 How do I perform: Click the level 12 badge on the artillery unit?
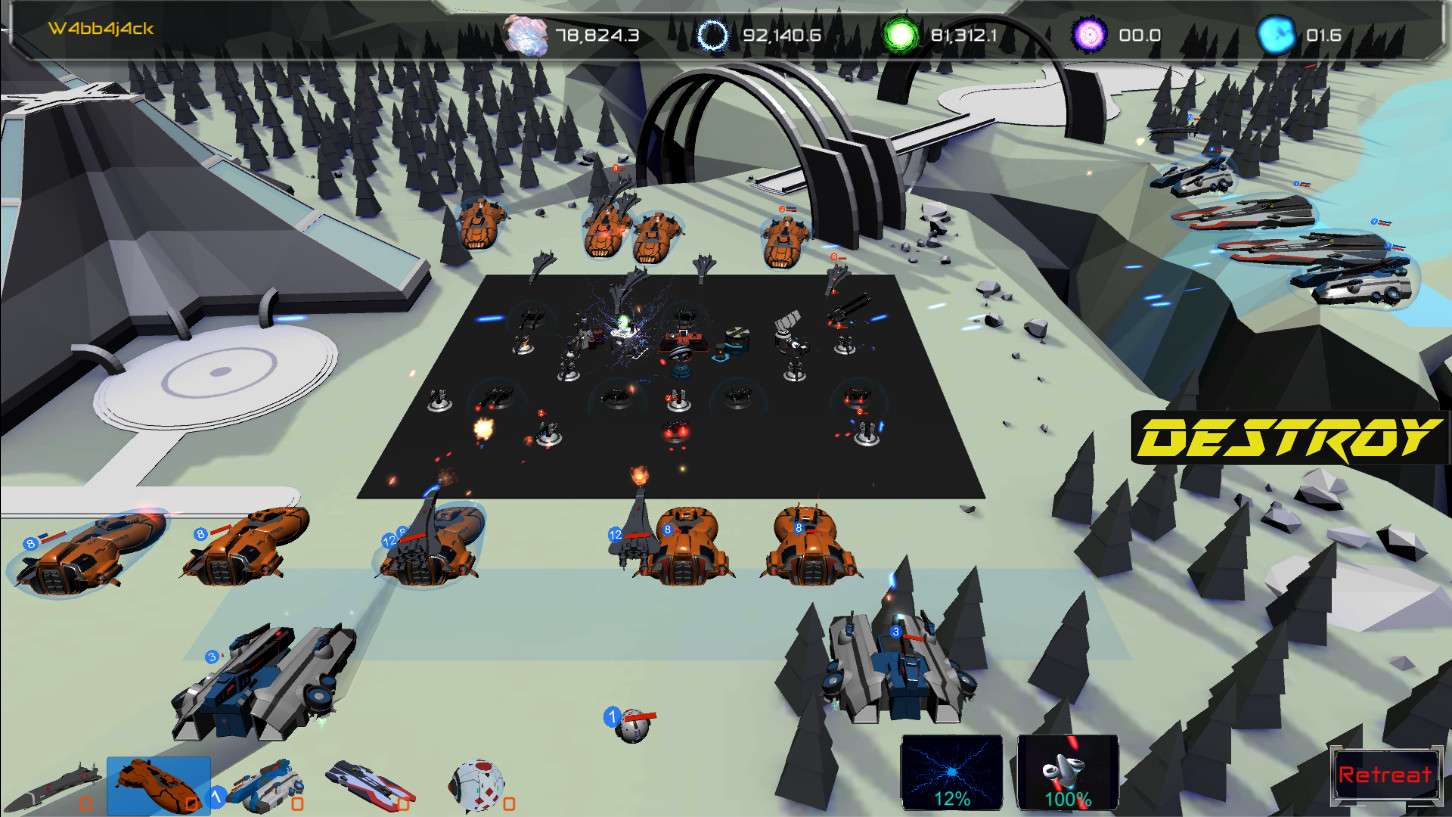614,534
